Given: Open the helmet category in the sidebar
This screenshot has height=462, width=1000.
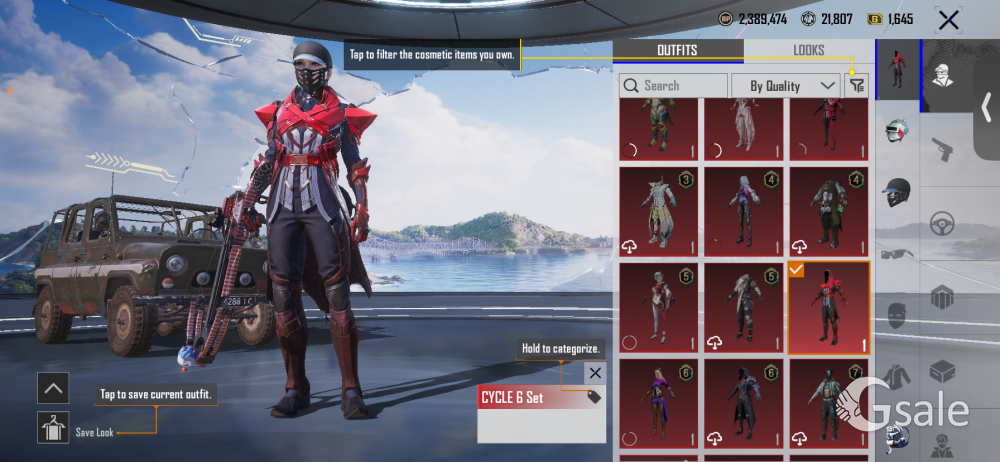Looking at the screenshot, I should coord(896,192).
